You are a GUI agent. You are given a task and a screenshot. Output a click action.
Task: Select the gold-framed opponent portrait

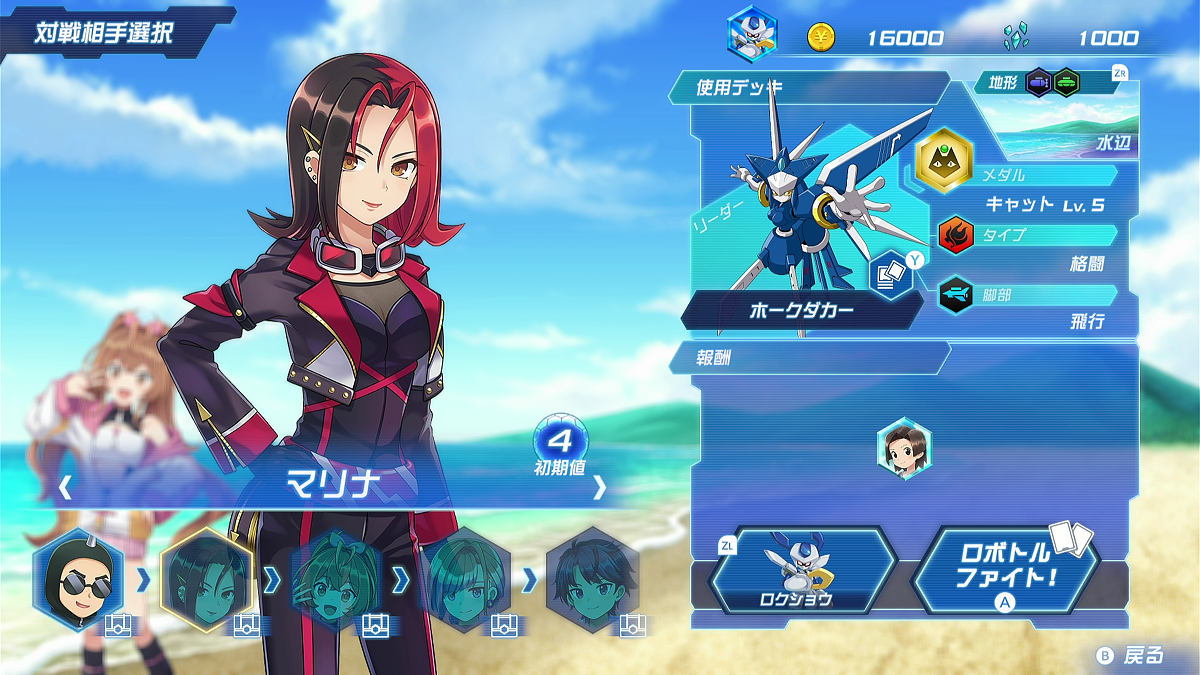(208, 579)
